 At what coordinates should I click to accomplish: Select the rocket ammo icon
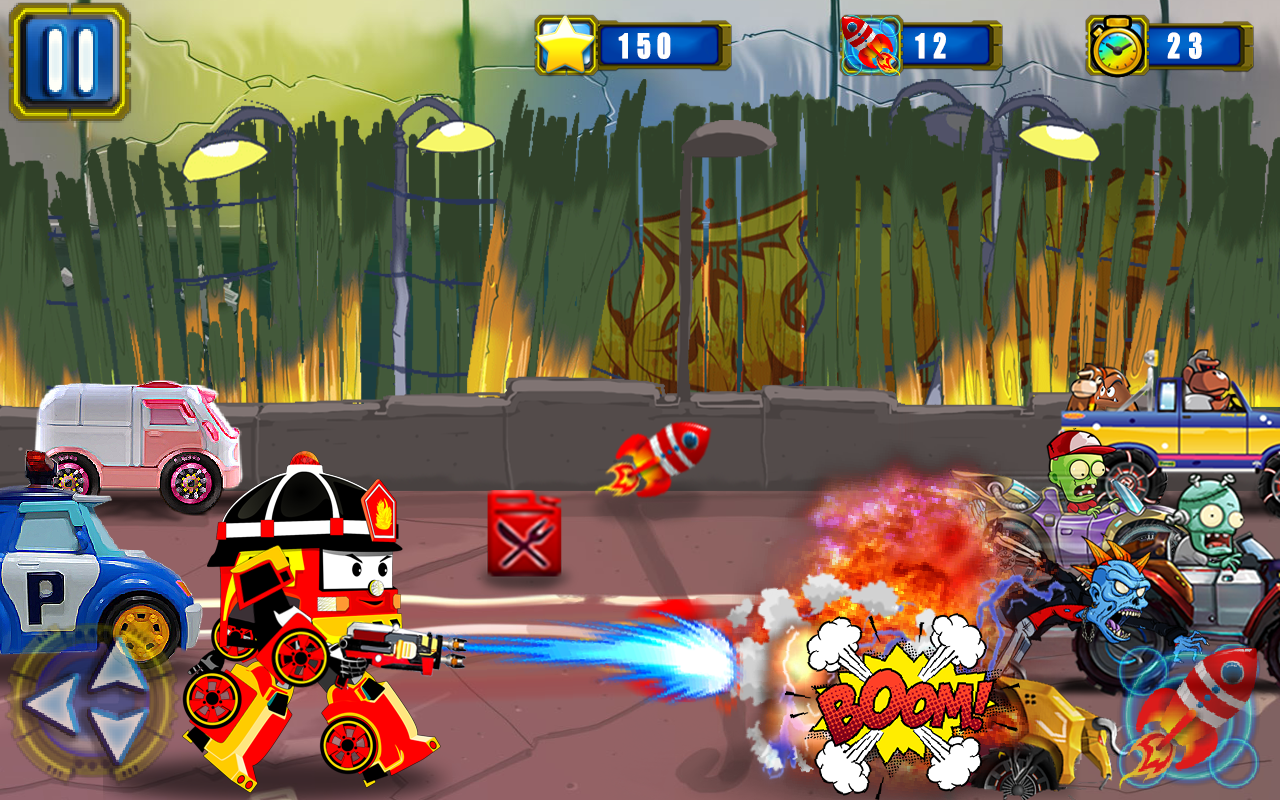(x=873, y=42)
